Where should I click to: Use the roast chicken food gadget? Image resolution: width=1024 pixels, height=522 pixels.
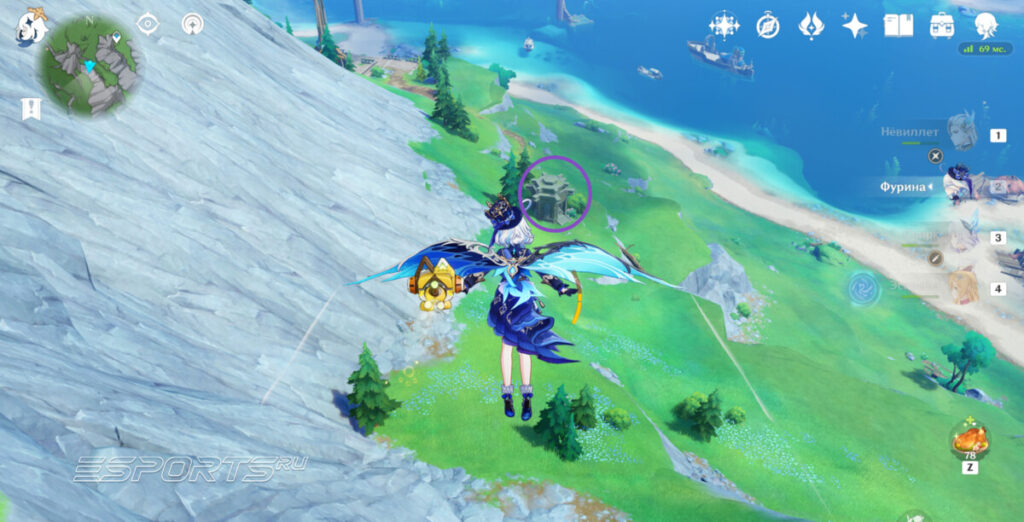pos(970,437)
